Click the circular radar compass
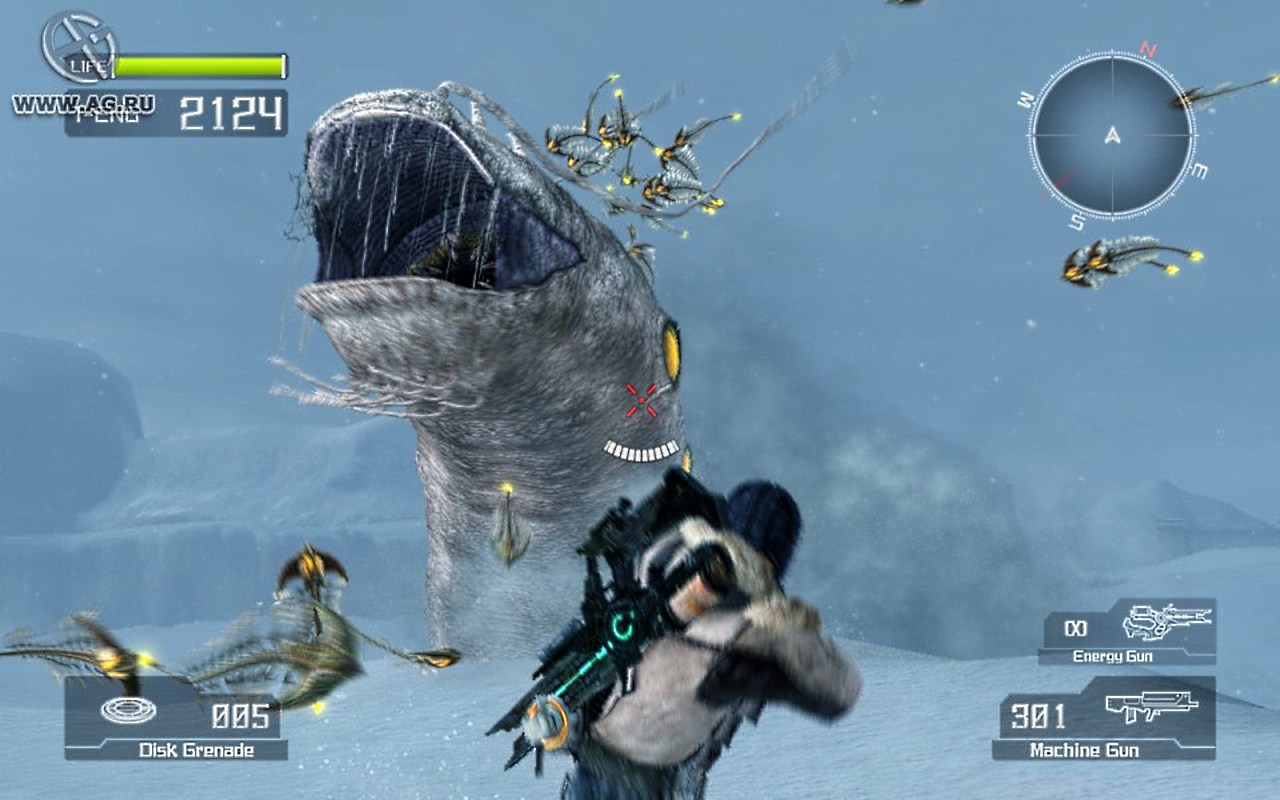 tap(1111, 135)
